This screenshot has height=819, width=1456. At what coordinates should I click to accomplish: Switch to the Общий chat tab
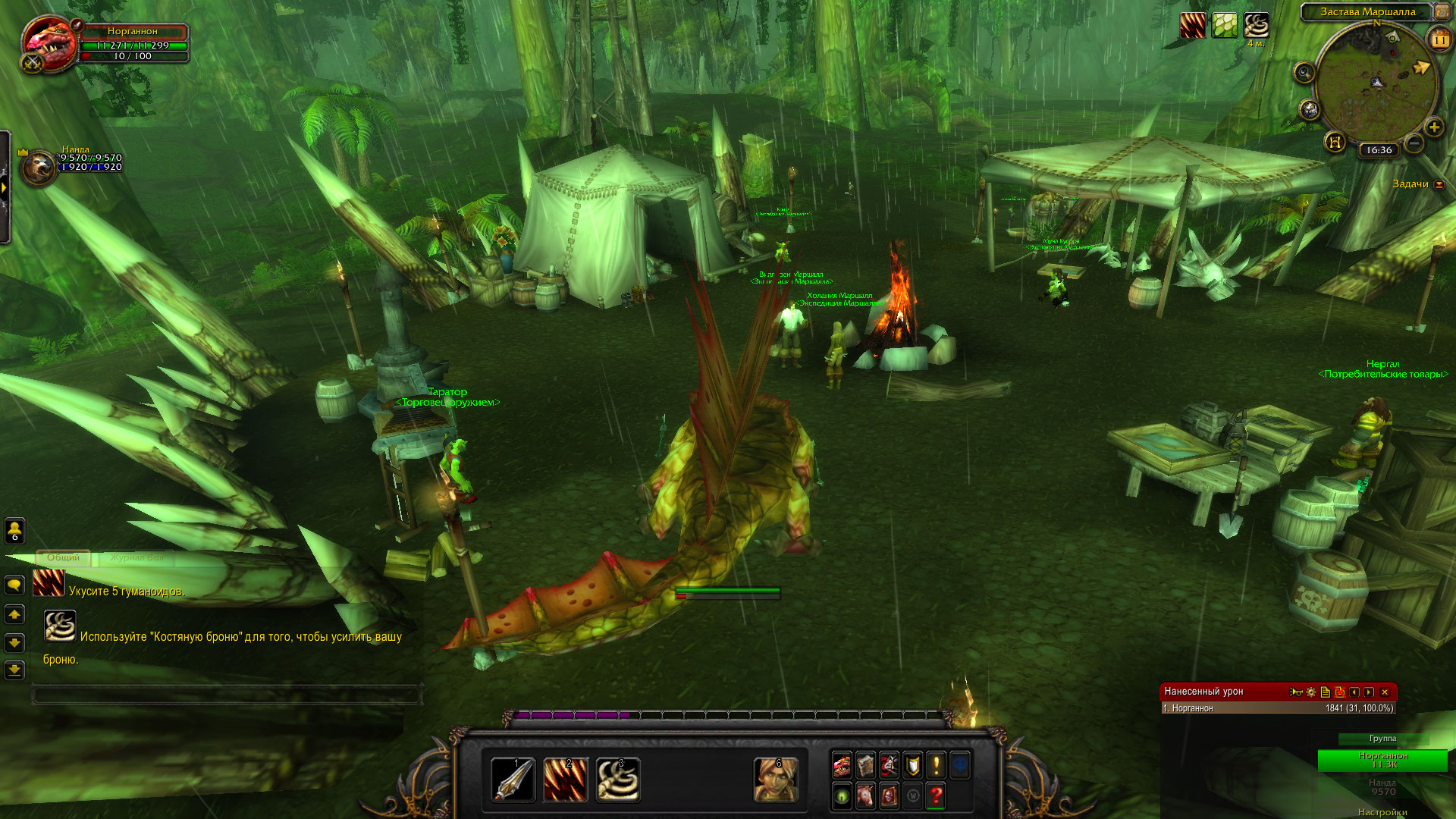(x=63, y=557)
